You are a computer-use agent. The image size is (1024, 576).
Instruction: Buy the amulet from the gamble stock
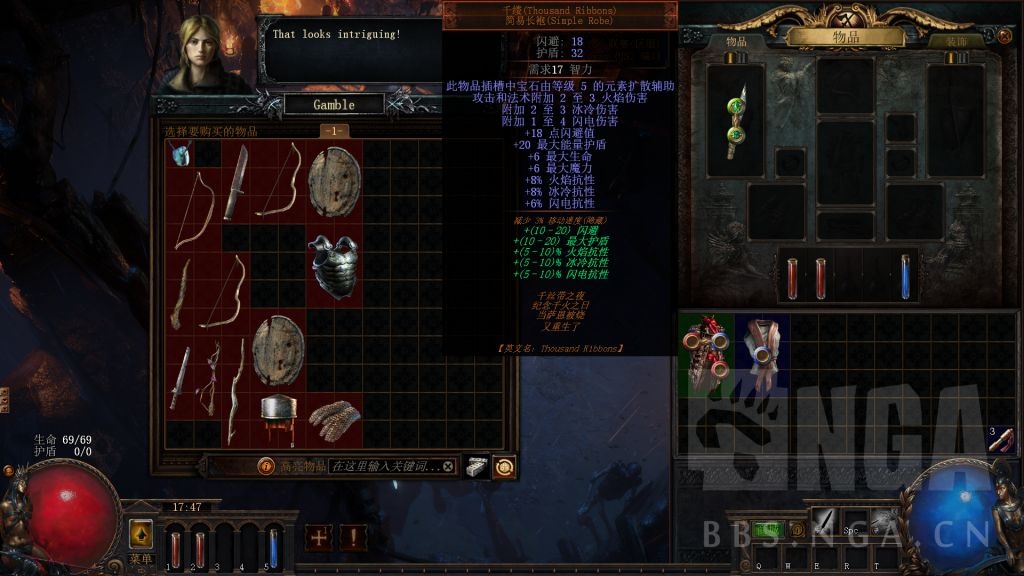click(180, 153)
